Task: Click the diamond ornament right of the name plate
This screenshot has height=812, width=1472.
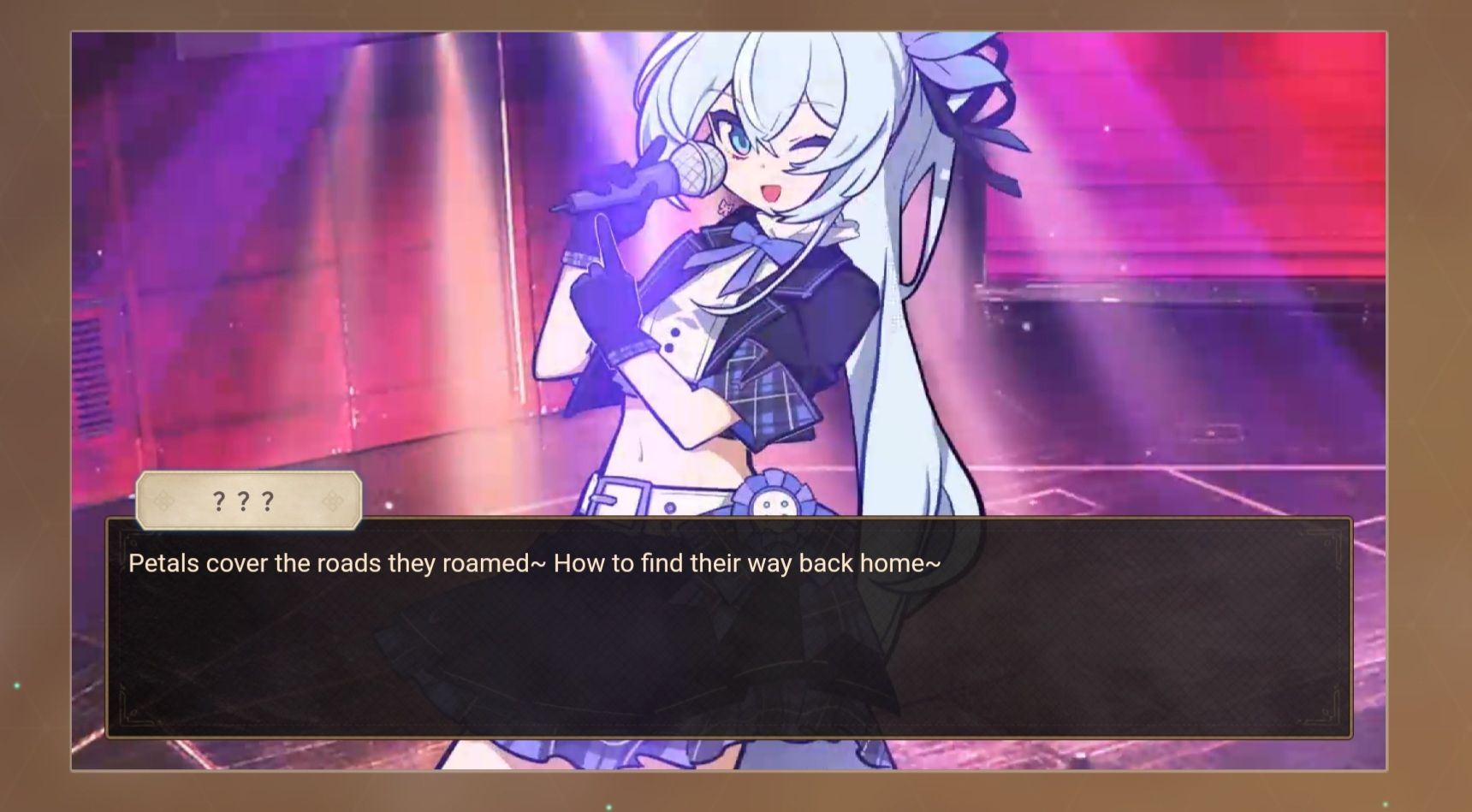Action: pos(332,501)
